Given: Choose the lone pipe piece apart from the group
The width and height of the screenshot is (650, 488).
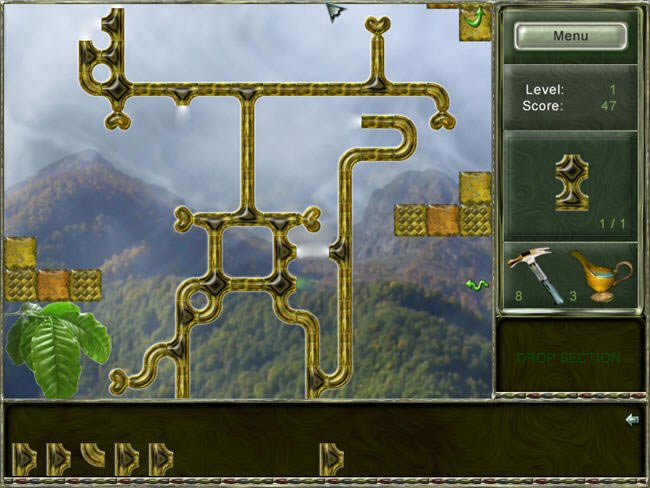Looking at the screenshot, I should (331, 458).
